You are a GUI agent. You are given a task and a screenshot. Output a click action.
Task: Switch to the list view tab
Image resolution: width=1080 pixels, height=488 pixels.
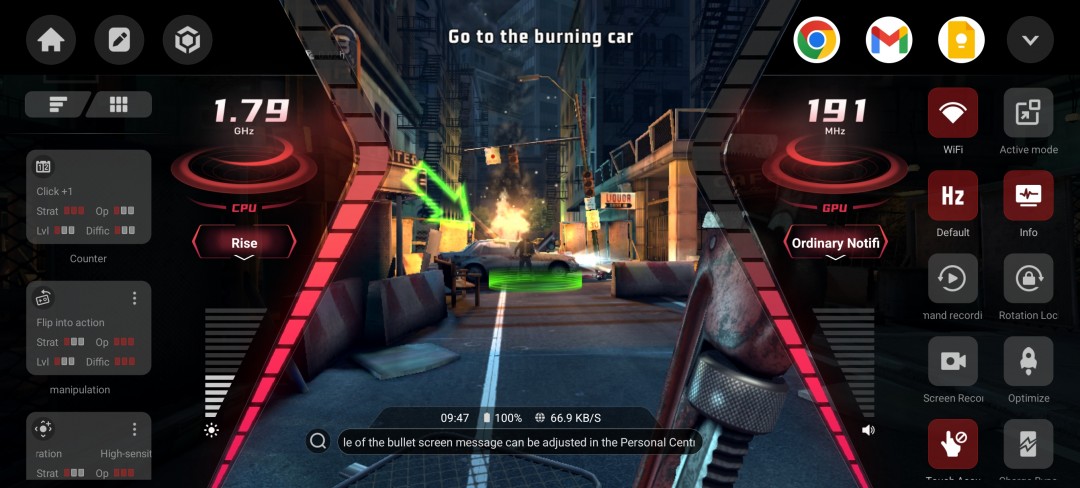pos(57,104)
